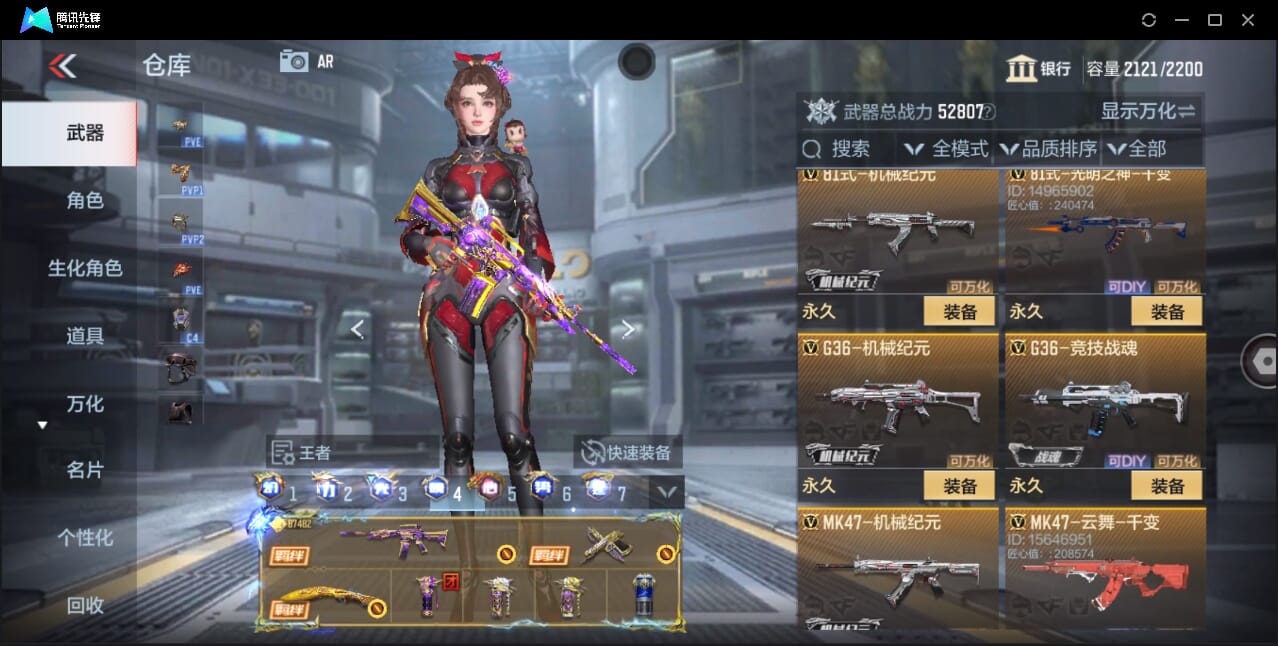The image size is (1278, 646).
Task: Open the 万化 tab
Action: point(84,404)
